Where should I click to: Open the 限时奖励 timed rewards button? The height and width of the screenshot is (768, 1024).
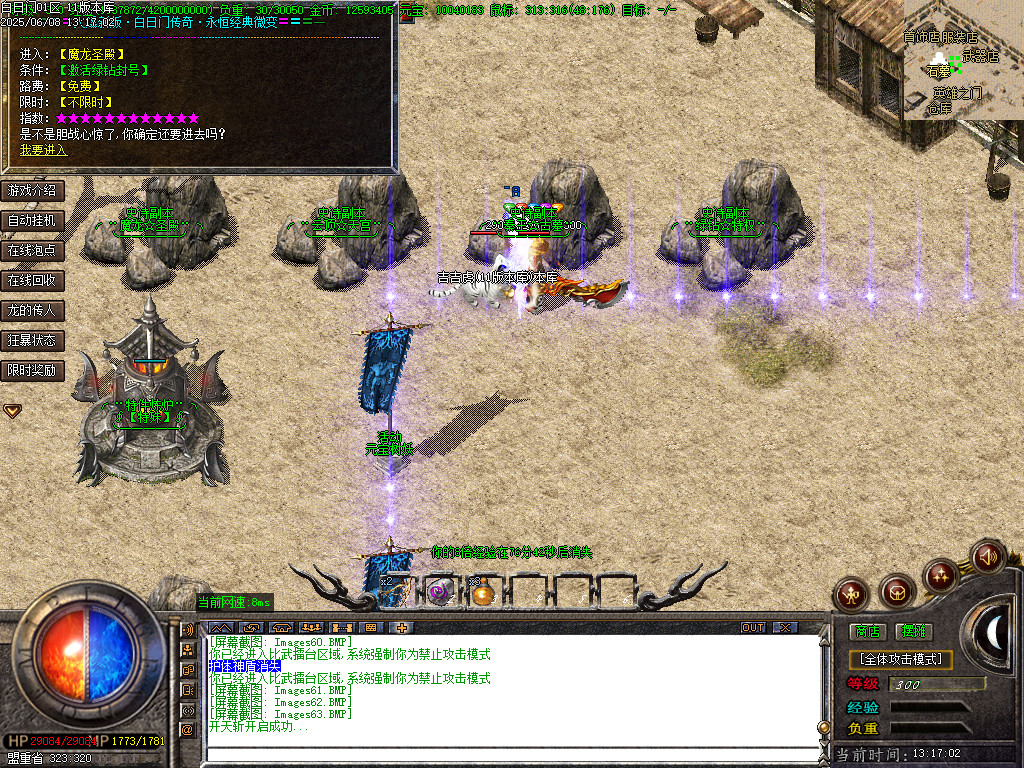(x=32, y=370)
